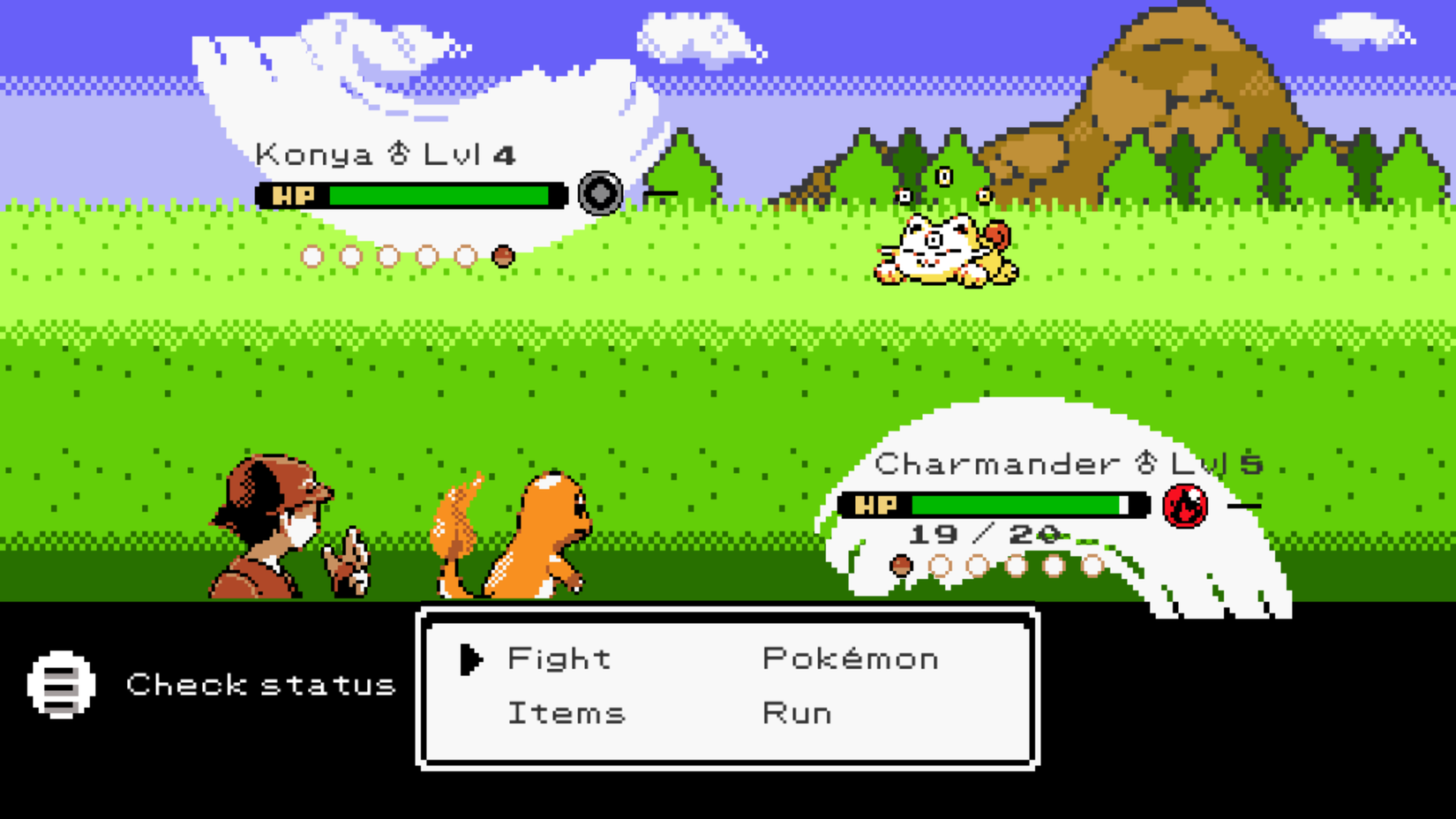Toggle the first empty Poké Ball slot under Konya
Image resolution: width=1456 pixels, height=819 pixels.
(x=313, y=254)
